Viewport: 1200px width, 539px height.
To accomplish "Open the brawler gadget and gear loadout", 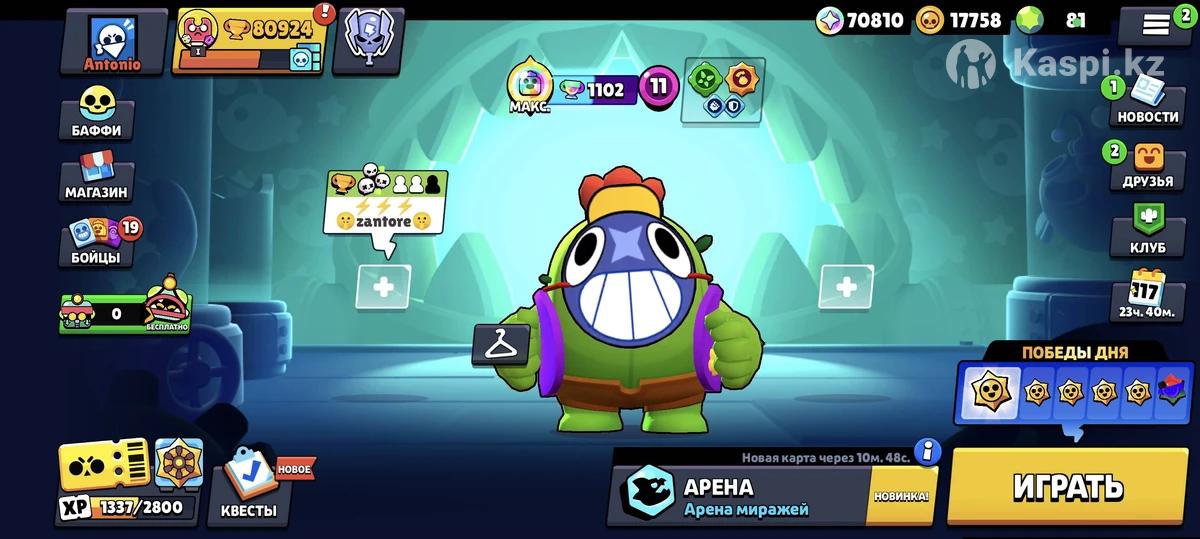I will coord(723,91).
